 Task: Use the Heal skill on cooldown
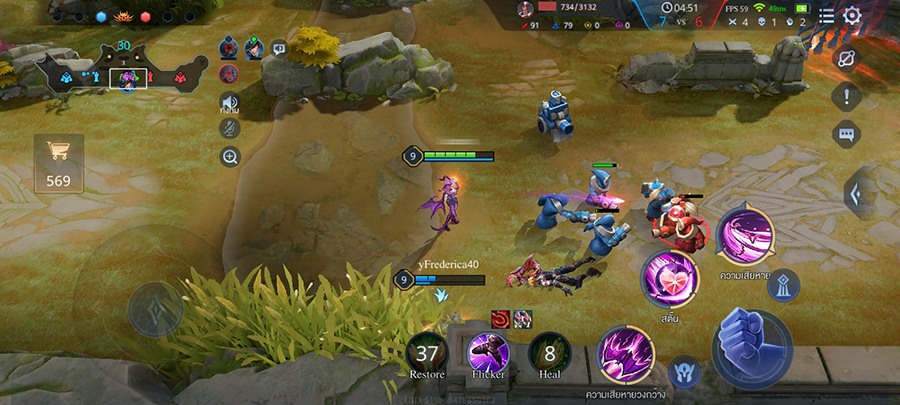click(549, 354)
